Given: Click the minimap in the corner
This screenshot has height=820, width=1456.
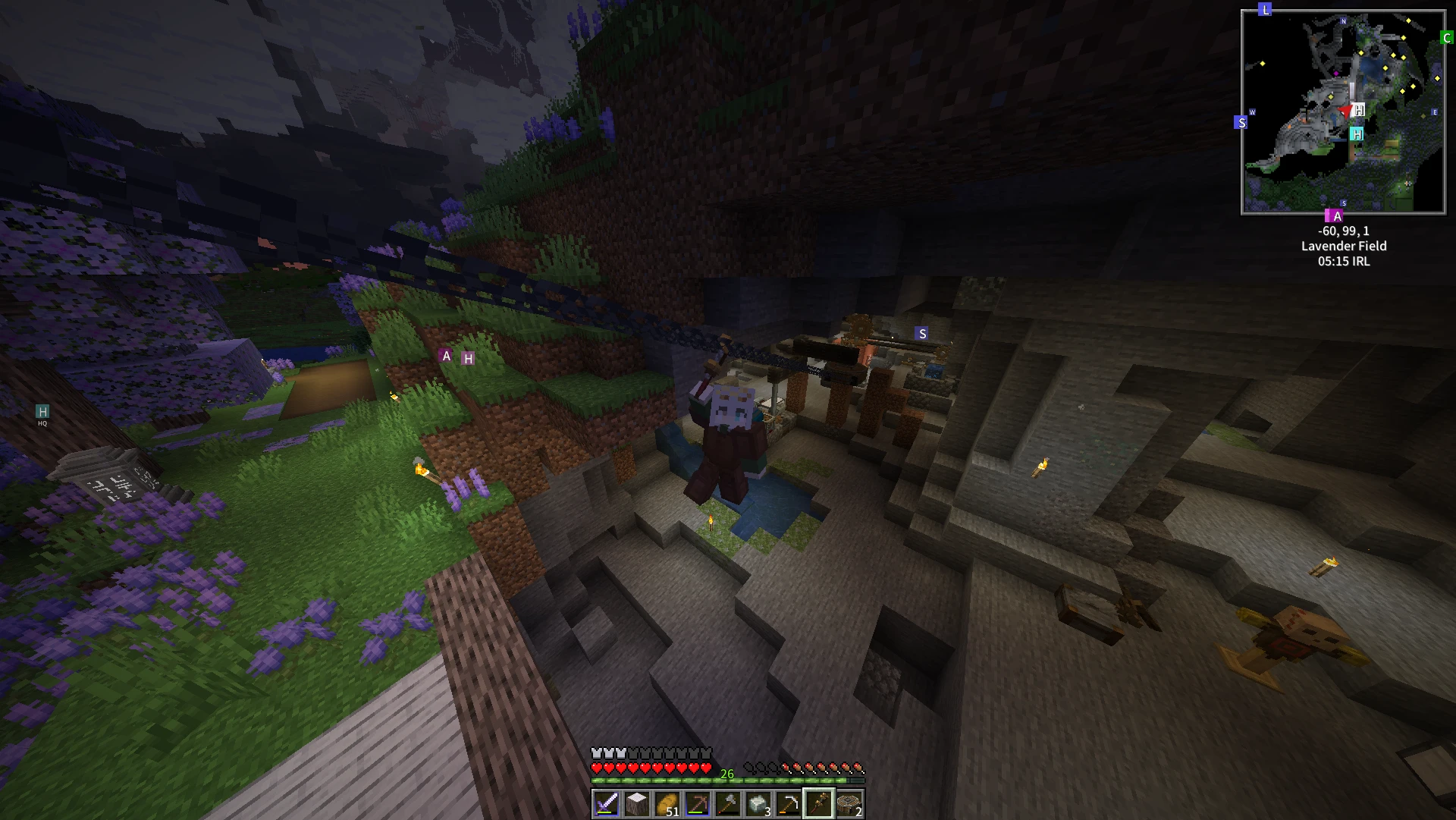Looking at the screenshot, I should click(x=1343, y=112).
